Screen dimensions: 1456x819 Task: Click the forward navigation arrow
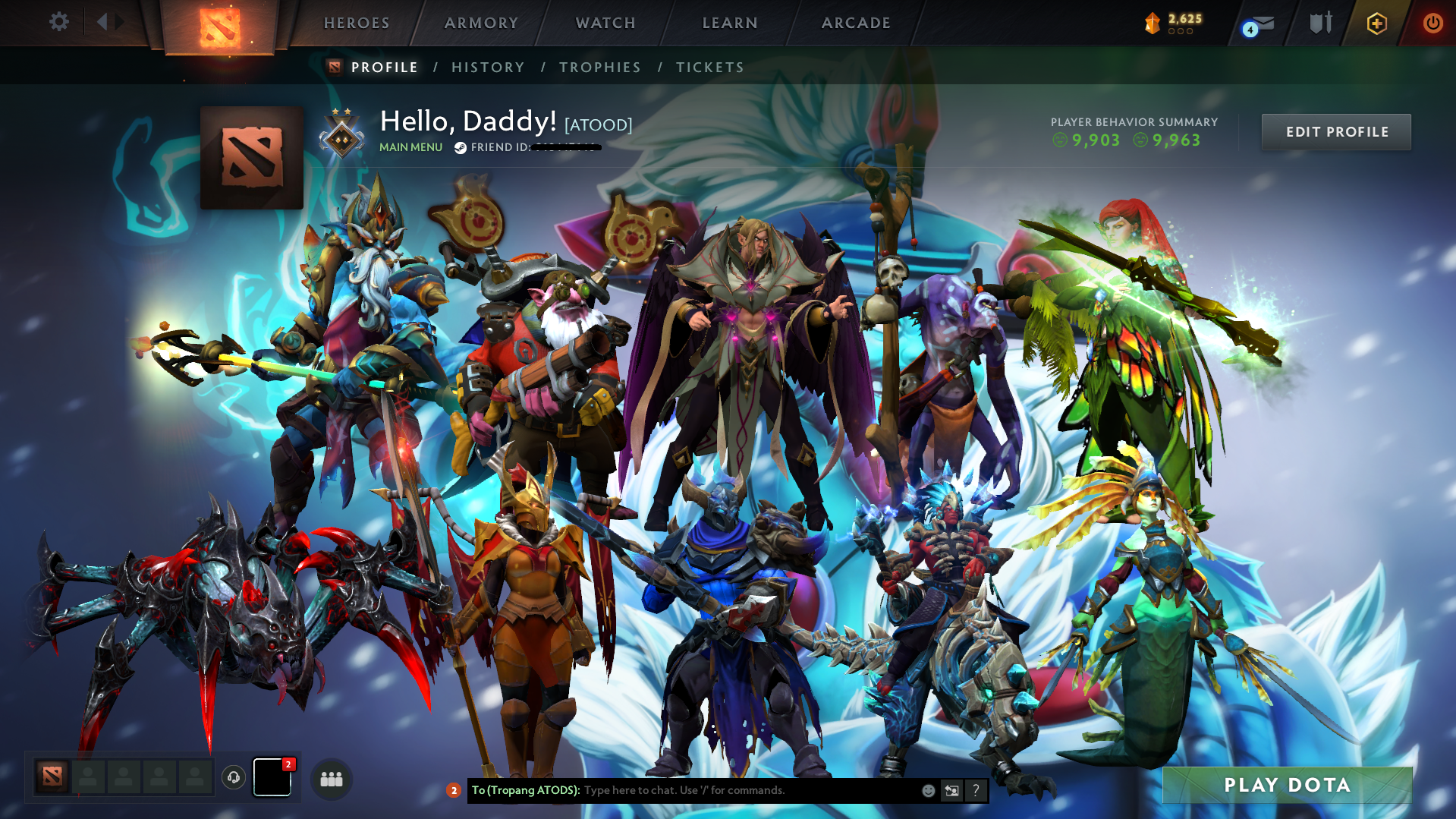coord(118,22)
